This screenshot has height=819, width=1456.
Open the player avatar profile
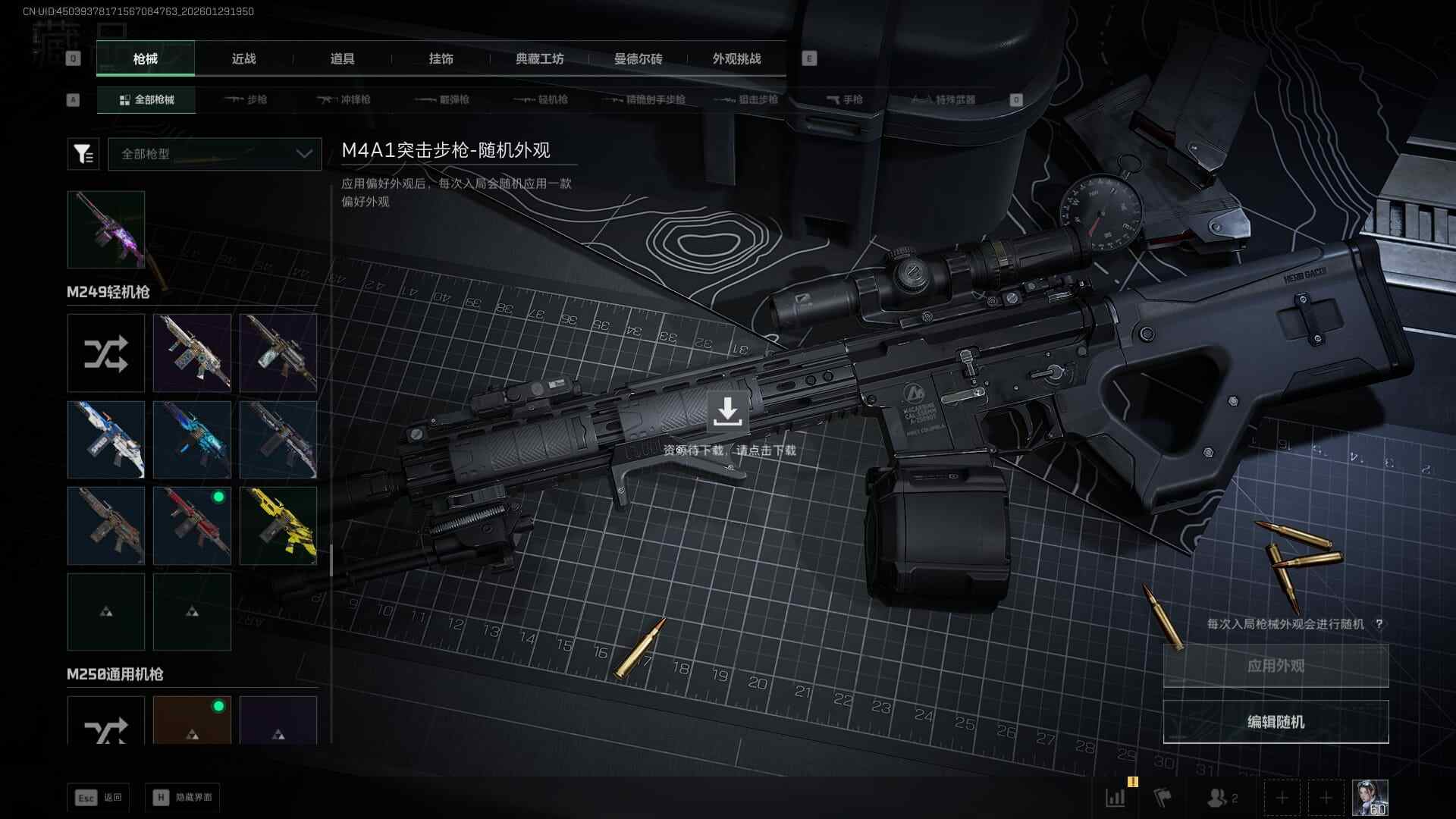(x=1370, y=798)
